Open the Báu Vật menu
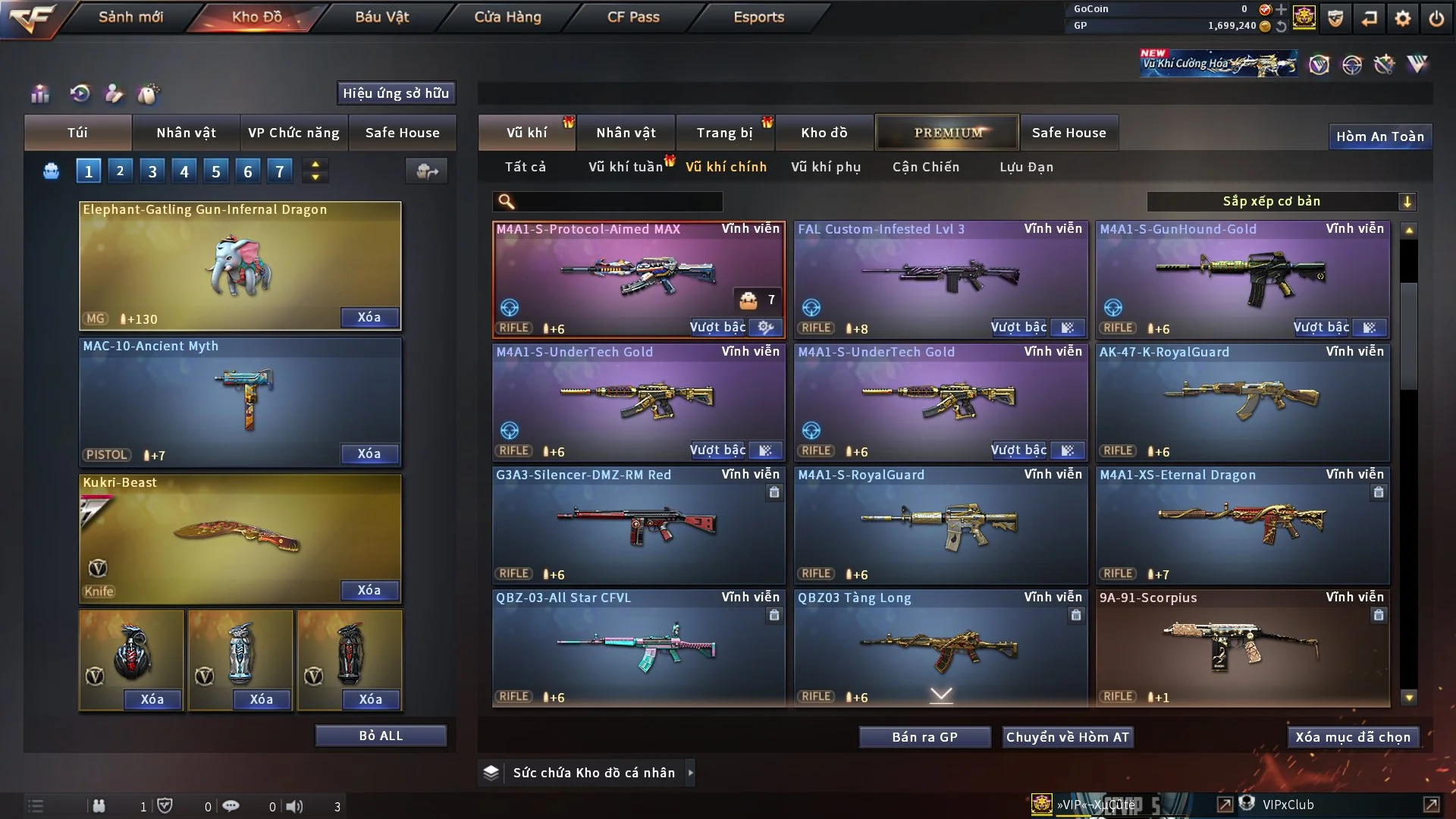 (x=381, y=17)
